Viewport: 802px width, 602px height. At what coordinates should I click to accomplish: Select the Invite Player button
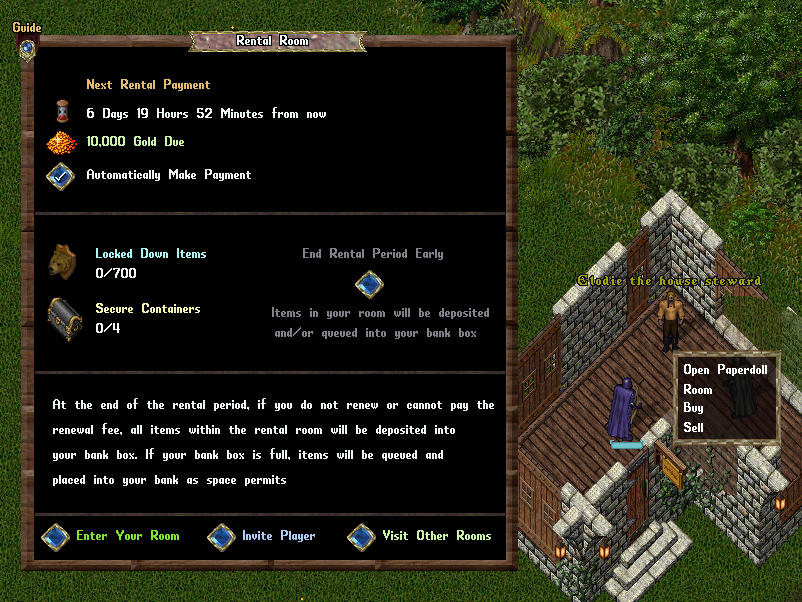coord(221,537)
